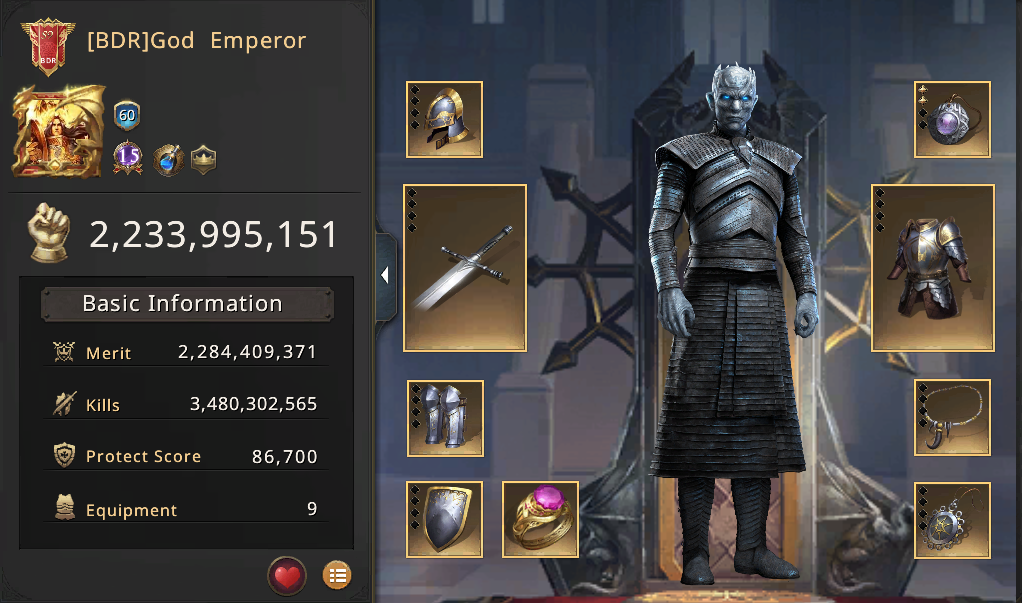This screenshot has height=603, width=1022.
Task: Select the golden helmet equipment slot
Action: point(445,120)
